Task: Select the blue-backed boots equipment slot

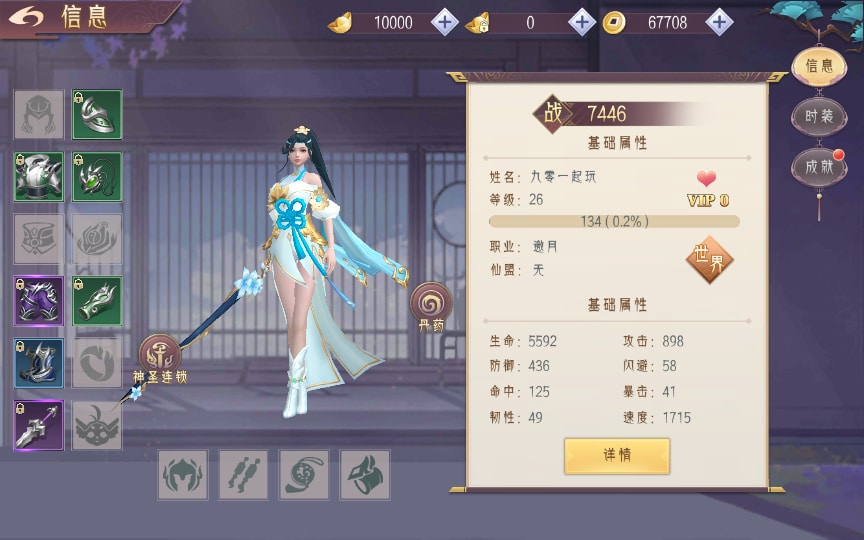Action: [x=39, y=363]
